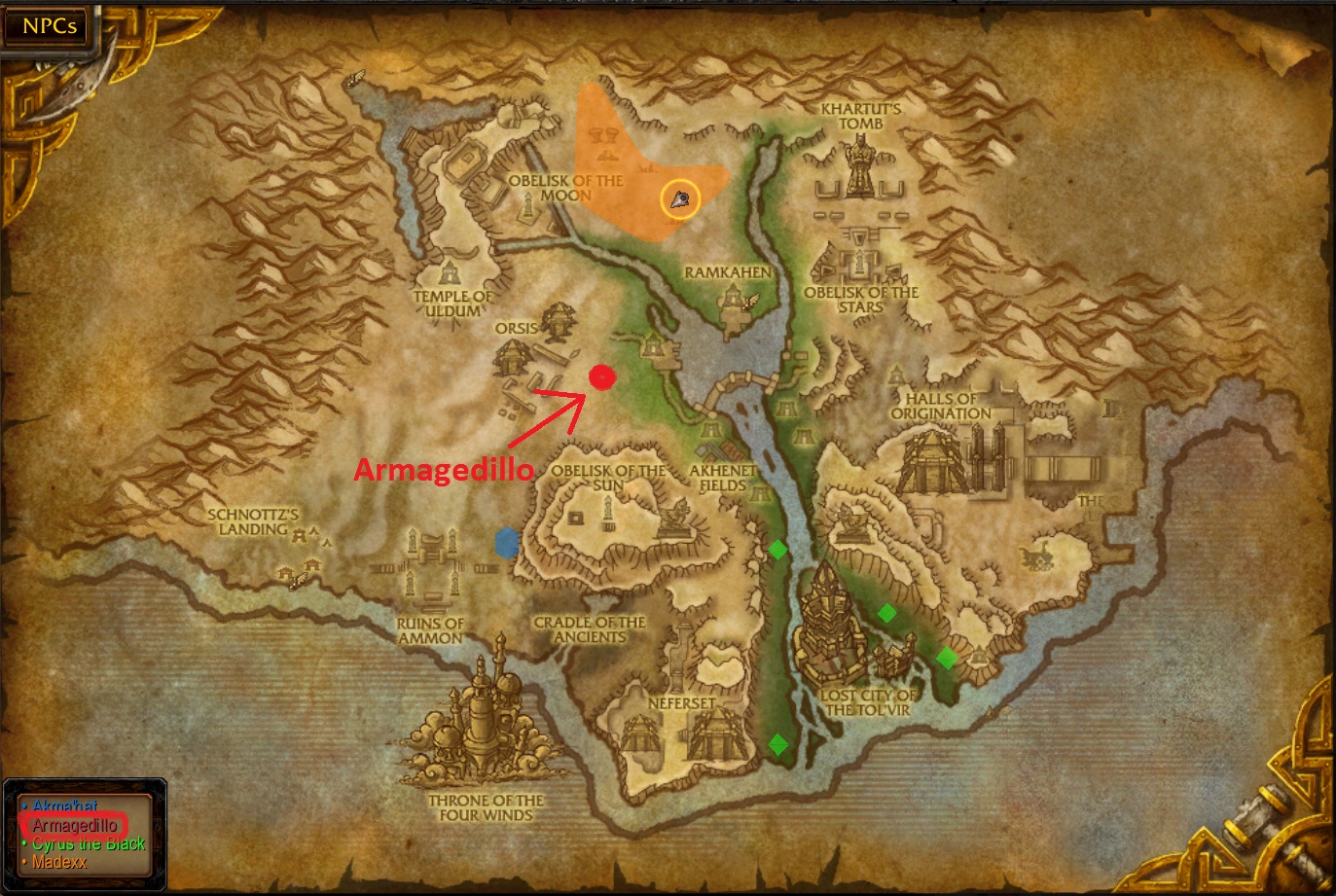Open the NPCs panel
The width and height of the screenshot is (1336, 896).
point(45,26)
